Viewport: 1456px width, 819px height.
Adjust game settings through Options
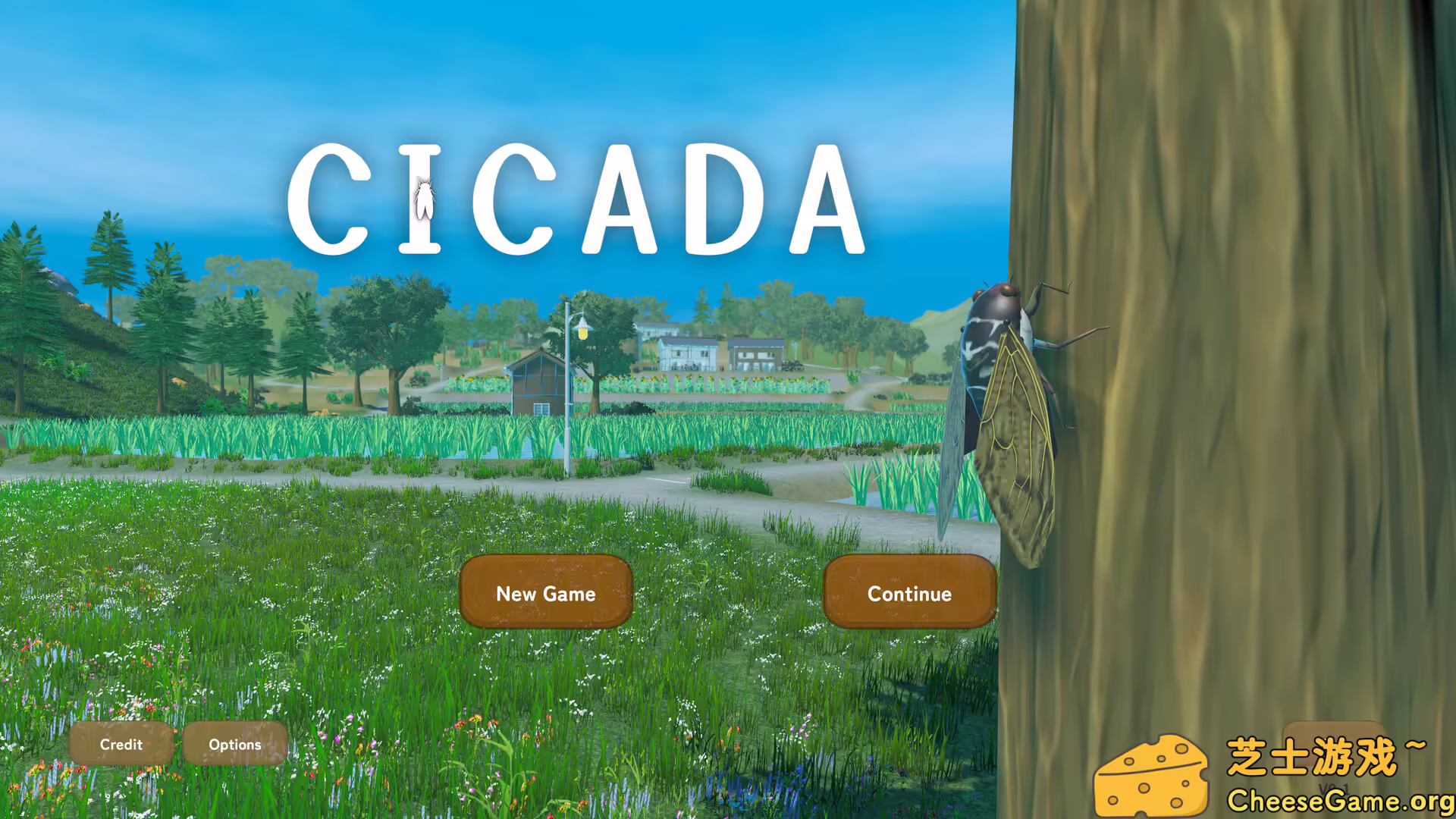click(x=234, y=745)
